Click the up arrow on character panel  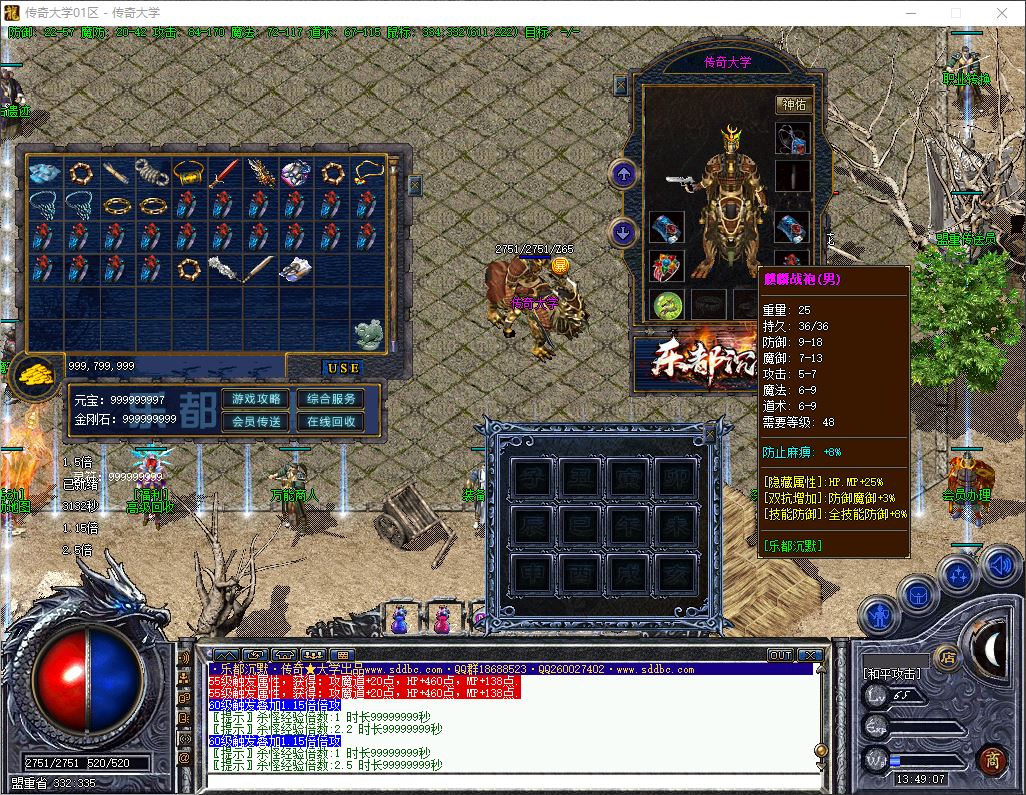click(624, 175)
